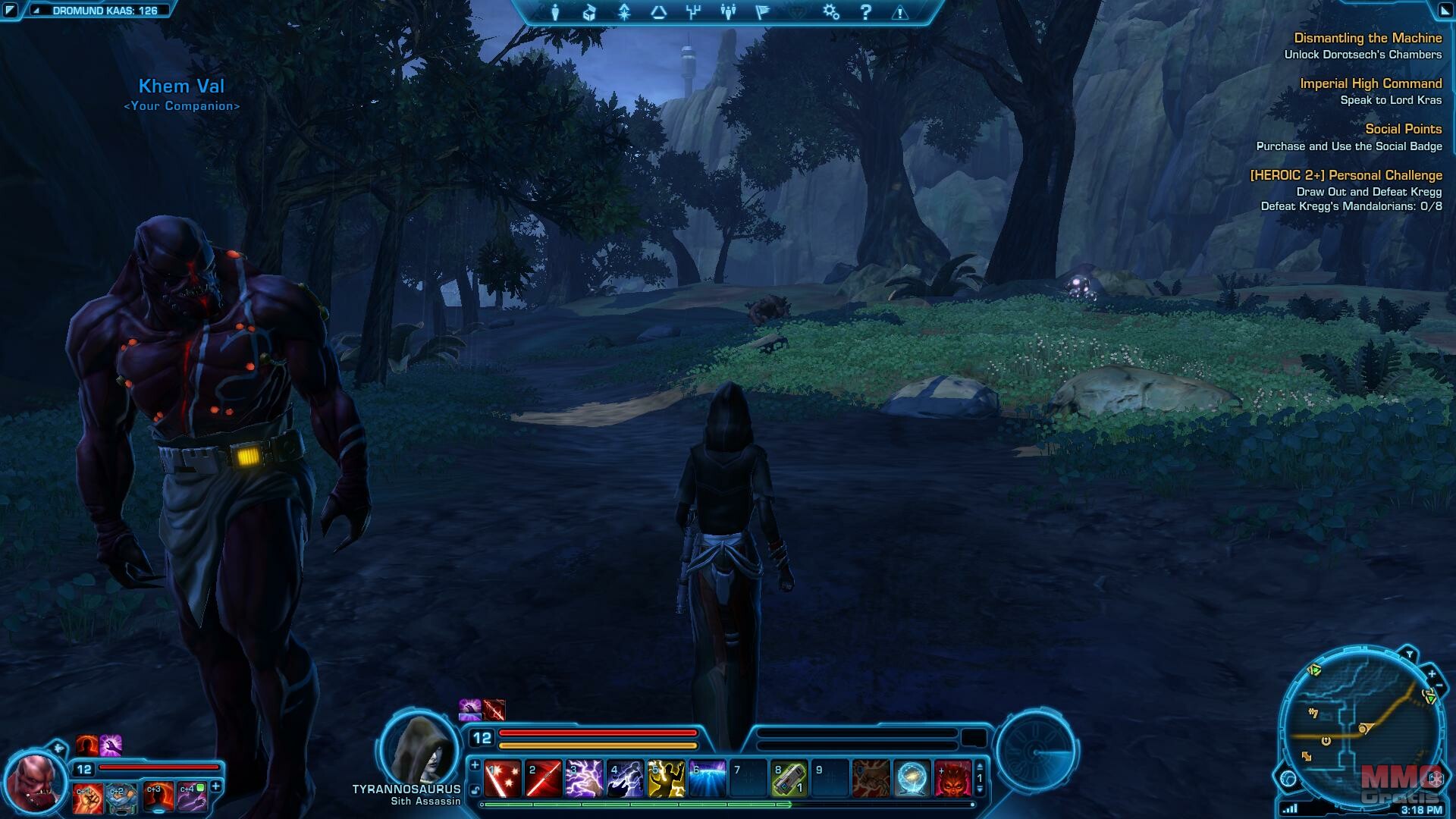The image size is (1456, 819).
Task: Trigger companion's fist attack ability
Action: pyautogui.click(x=87, y=799)
